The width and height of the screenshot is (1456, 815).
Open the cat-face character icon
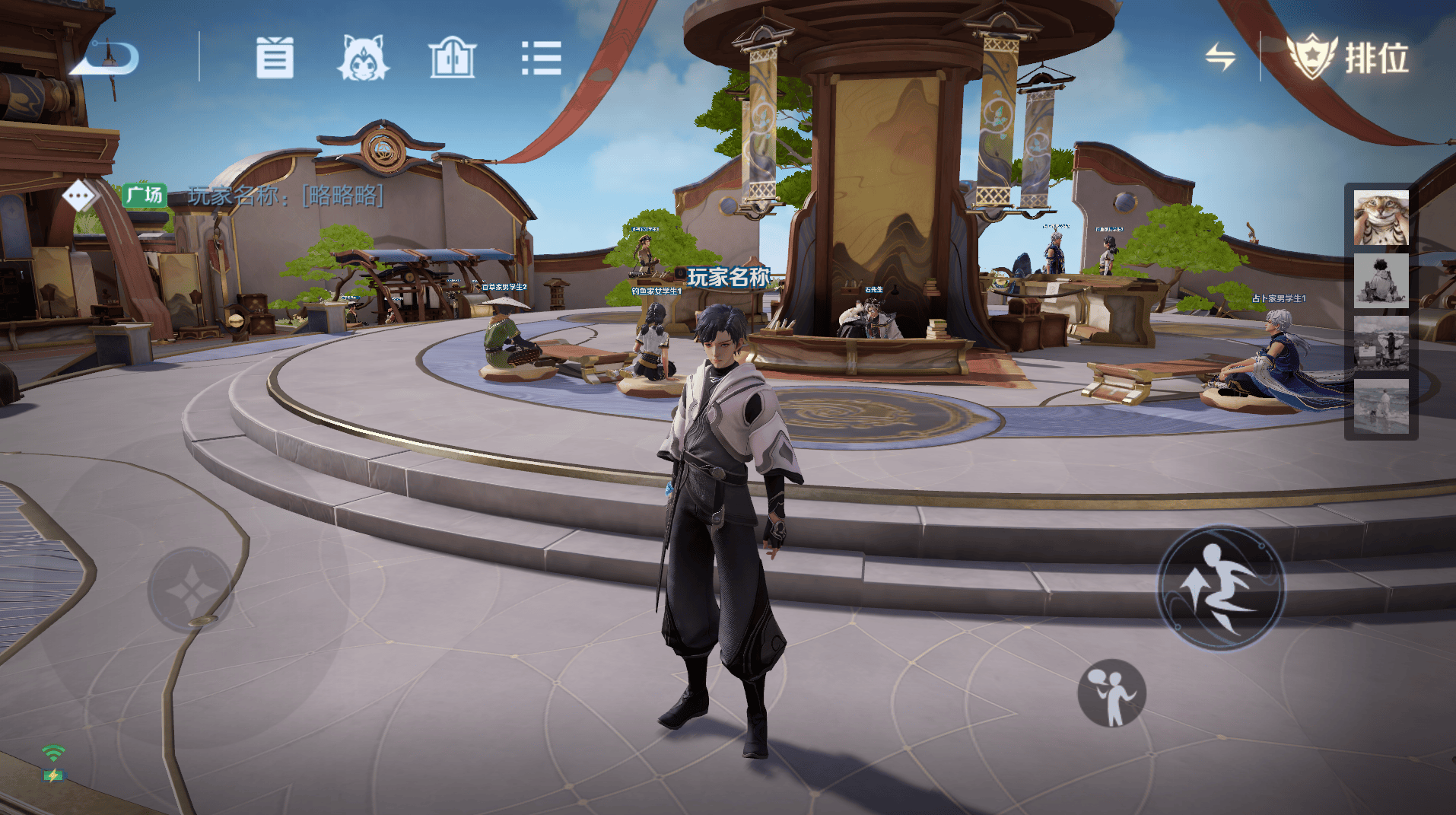pyautogui.click(x=363, y=58)
